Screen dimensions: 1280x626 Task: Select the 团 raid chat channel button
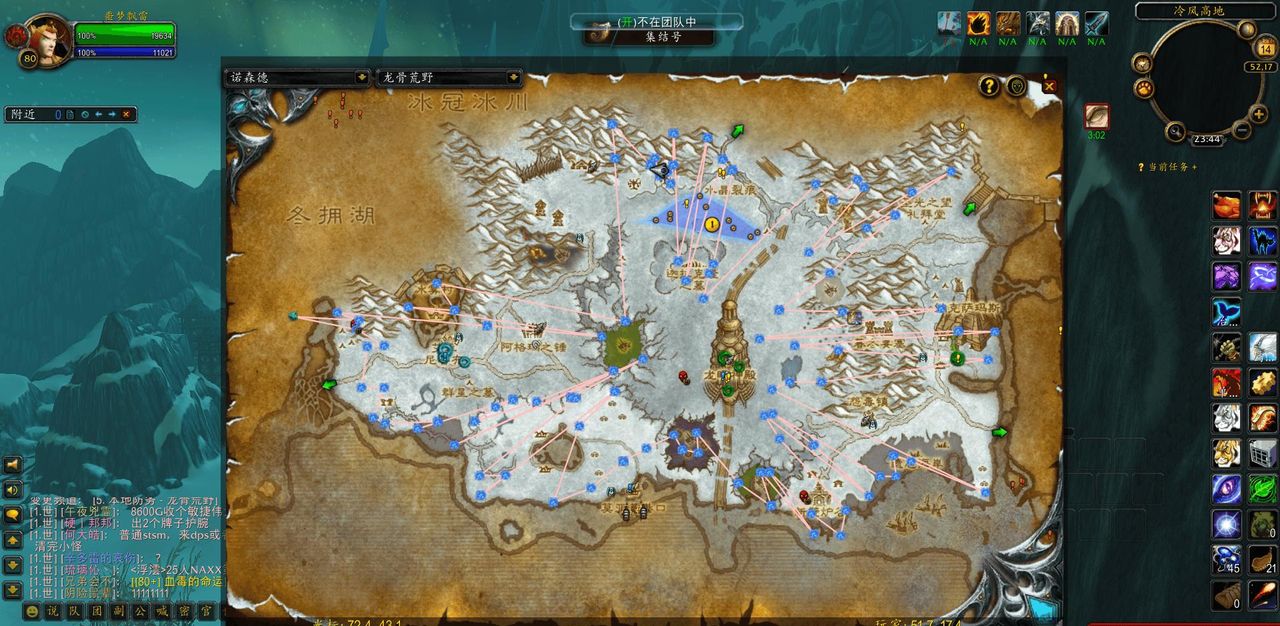(97, 611)
